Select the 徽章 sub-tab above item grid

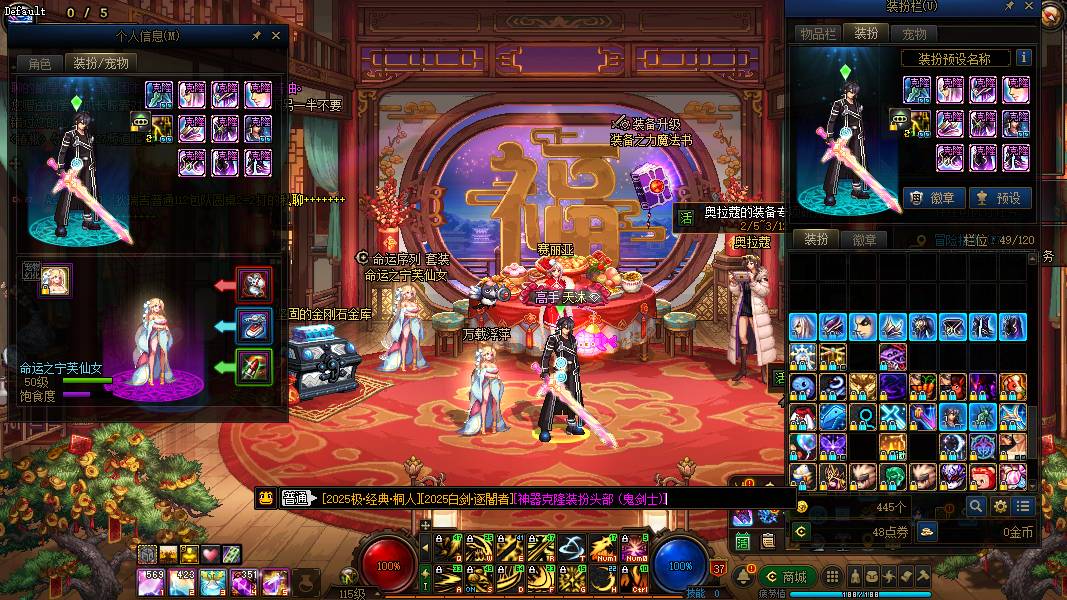coord(864,240)
